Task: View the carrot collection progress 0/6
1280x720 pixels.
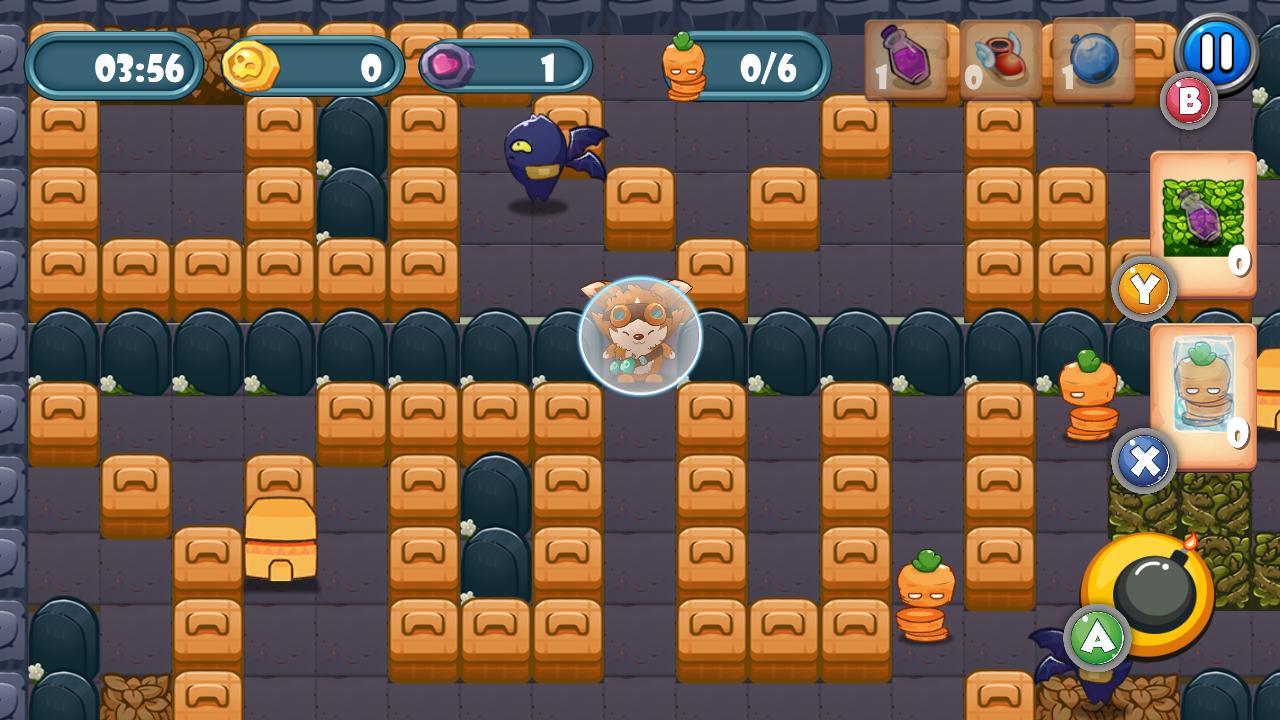Action: 756,68
